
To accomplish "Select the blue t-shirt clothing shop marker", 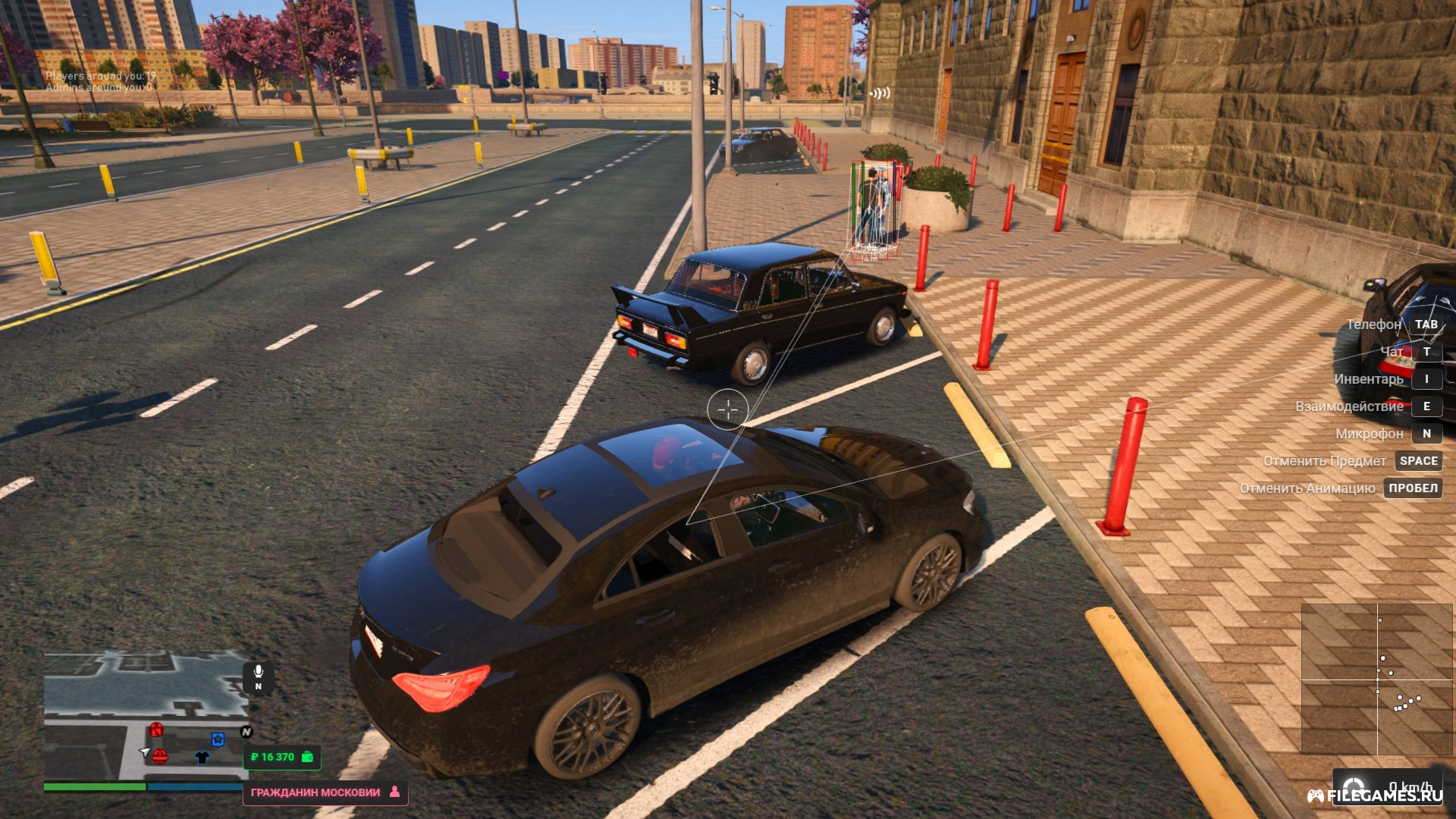I will point(202,757).
